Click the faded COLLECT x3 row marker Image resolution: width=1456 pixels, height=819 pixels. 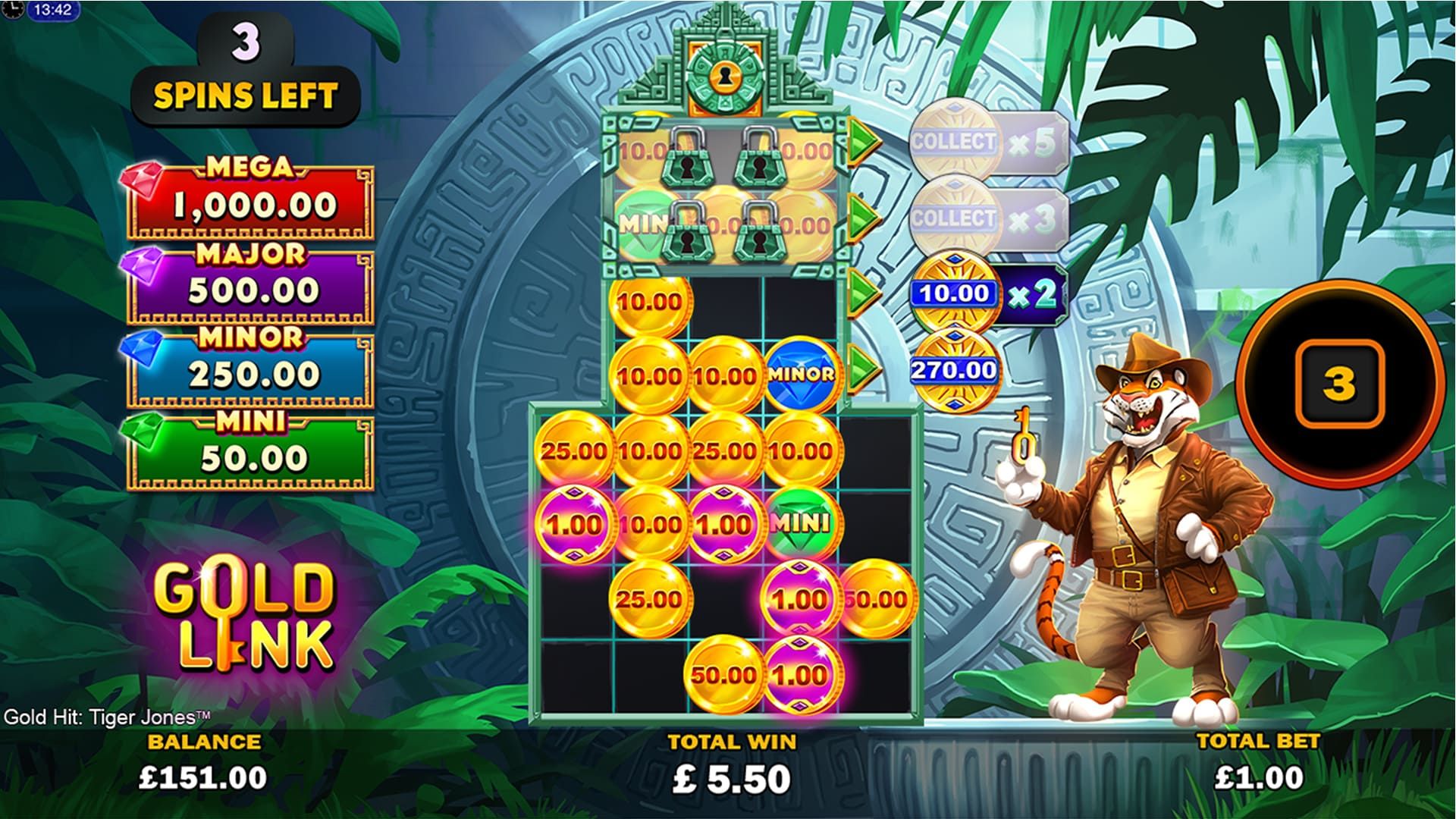coord(986,218)
